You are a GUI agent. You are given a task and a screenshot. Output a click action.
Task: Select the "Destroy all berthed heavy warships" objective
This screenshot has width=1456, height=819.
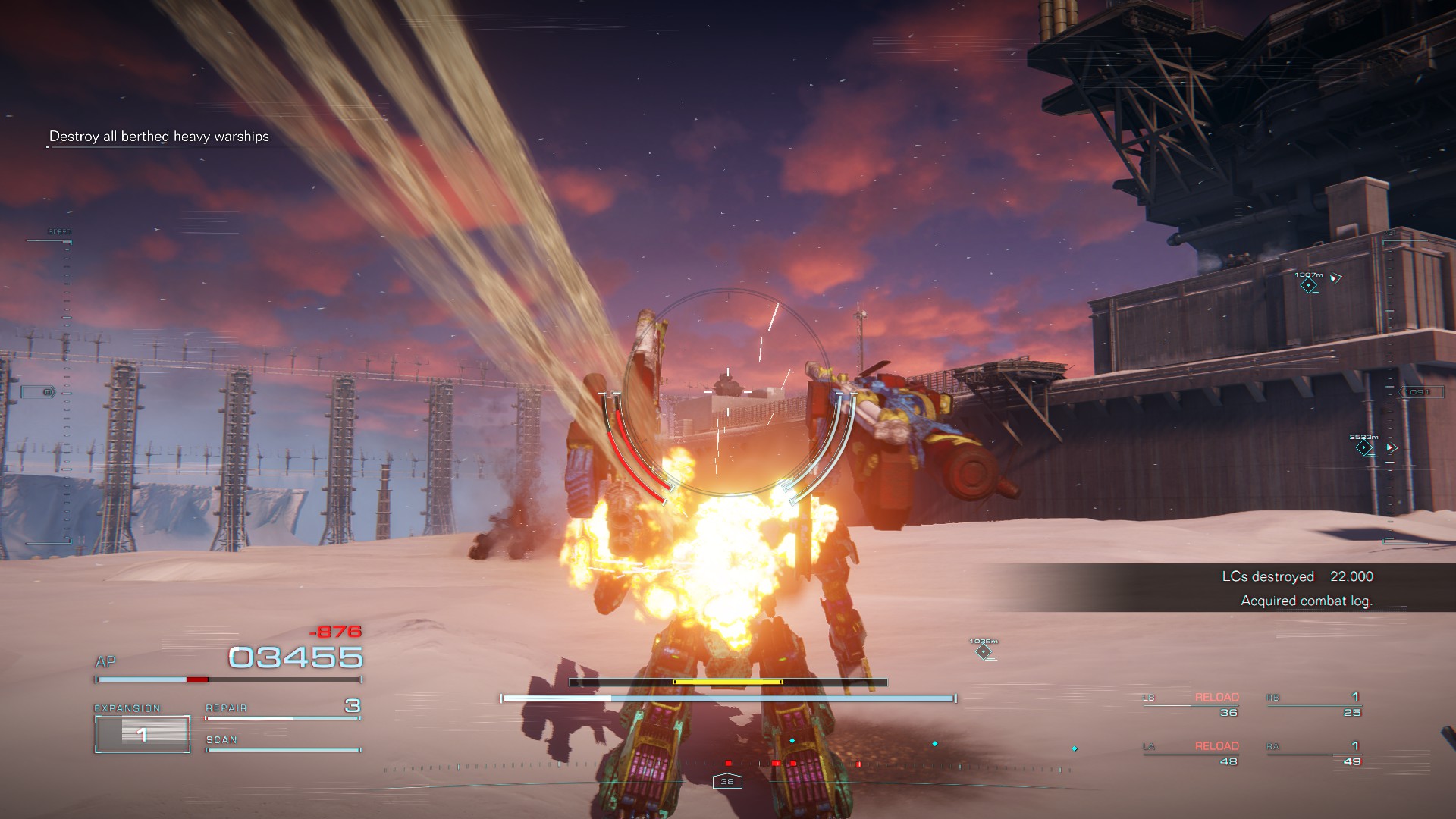click(158, 136)
